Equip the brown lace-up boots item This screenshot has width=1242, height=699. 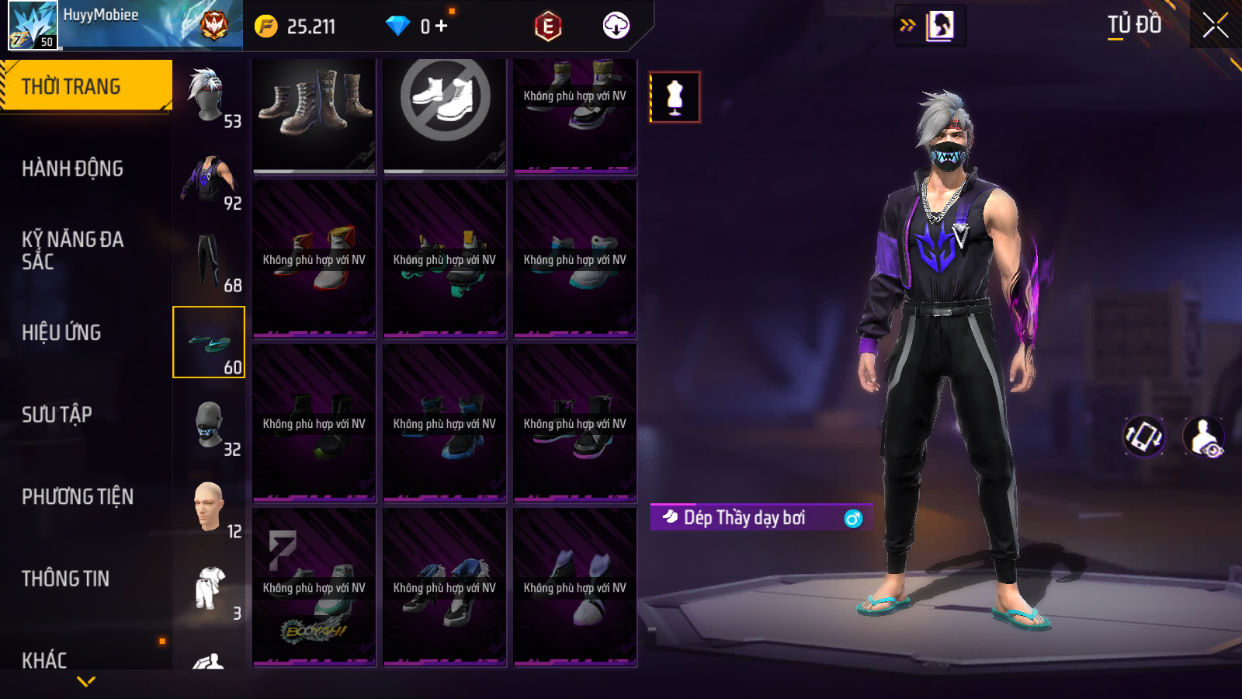click(314, 113)
